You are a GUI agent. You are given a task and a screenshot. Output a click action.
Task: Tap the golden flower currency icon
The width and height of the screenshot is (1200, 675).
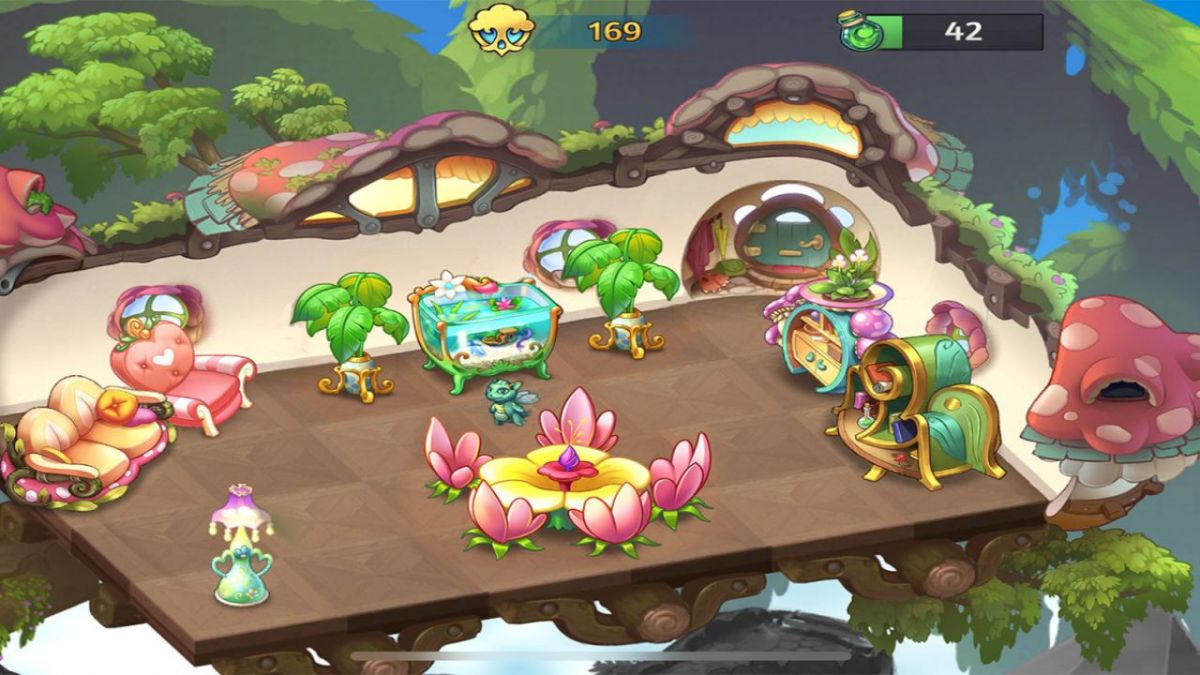[501, 31]
